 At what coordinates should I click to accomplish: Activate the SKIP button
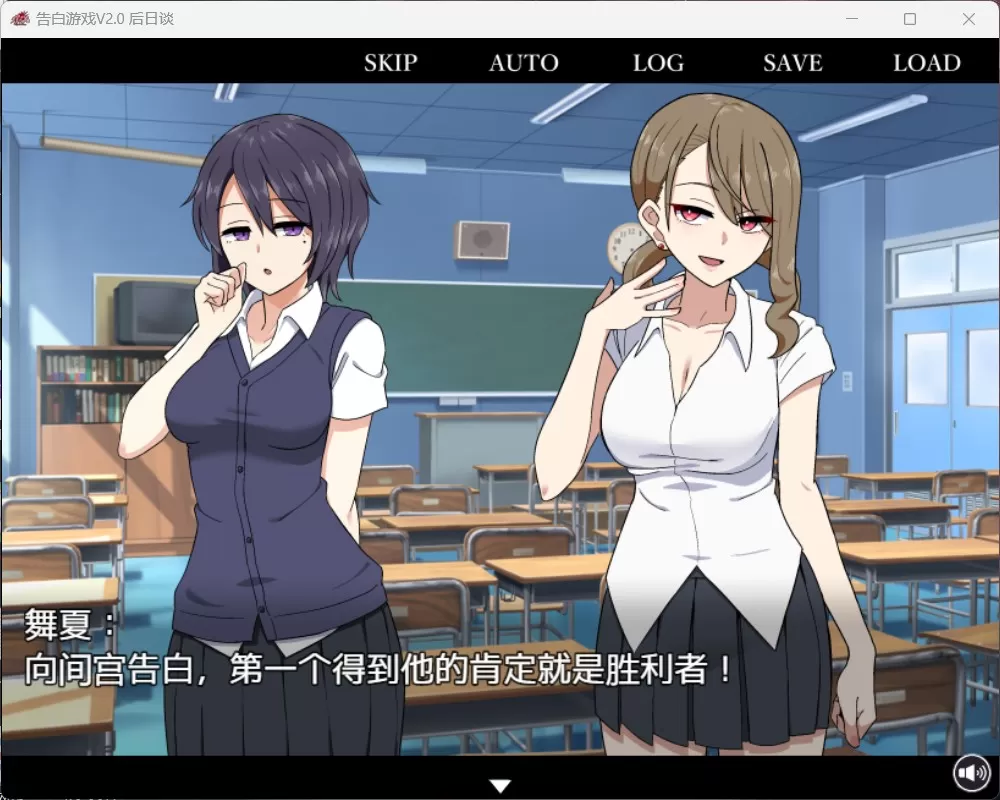(390, 63)
